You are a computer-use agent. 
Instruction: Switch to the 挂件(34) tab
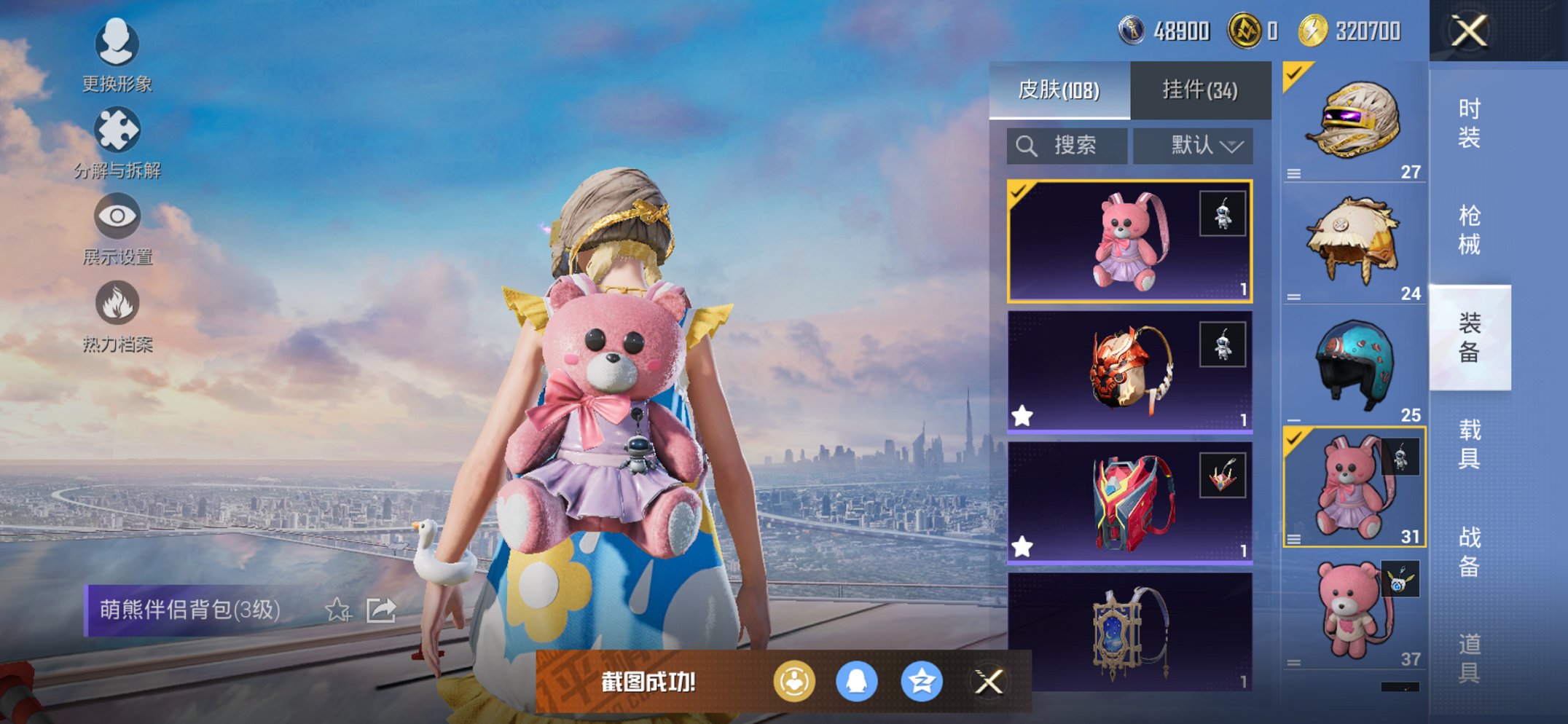[1201, 89]
